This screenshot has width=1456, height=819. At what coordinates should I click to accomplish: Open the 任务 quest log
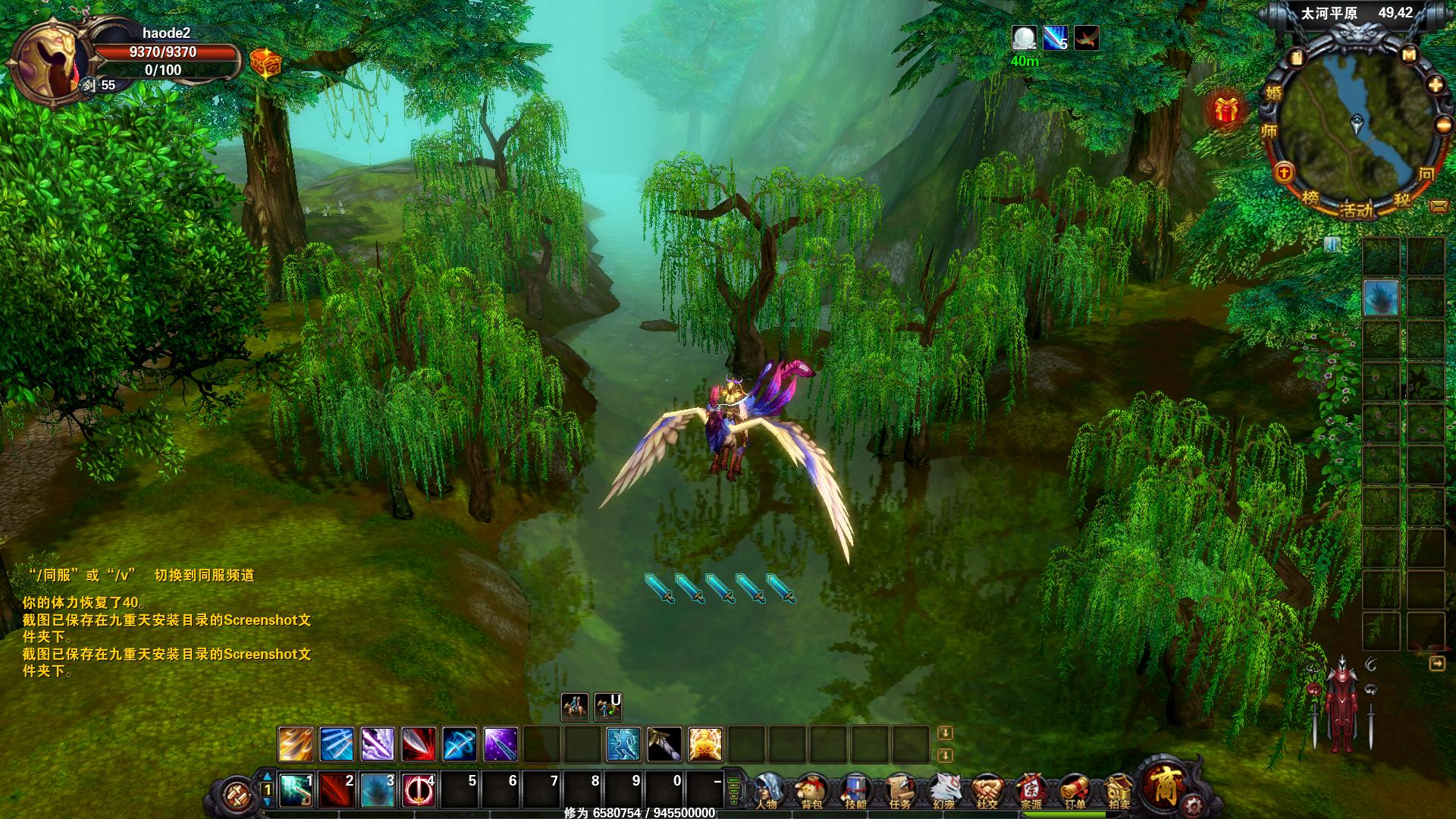(x=900, y=790)
